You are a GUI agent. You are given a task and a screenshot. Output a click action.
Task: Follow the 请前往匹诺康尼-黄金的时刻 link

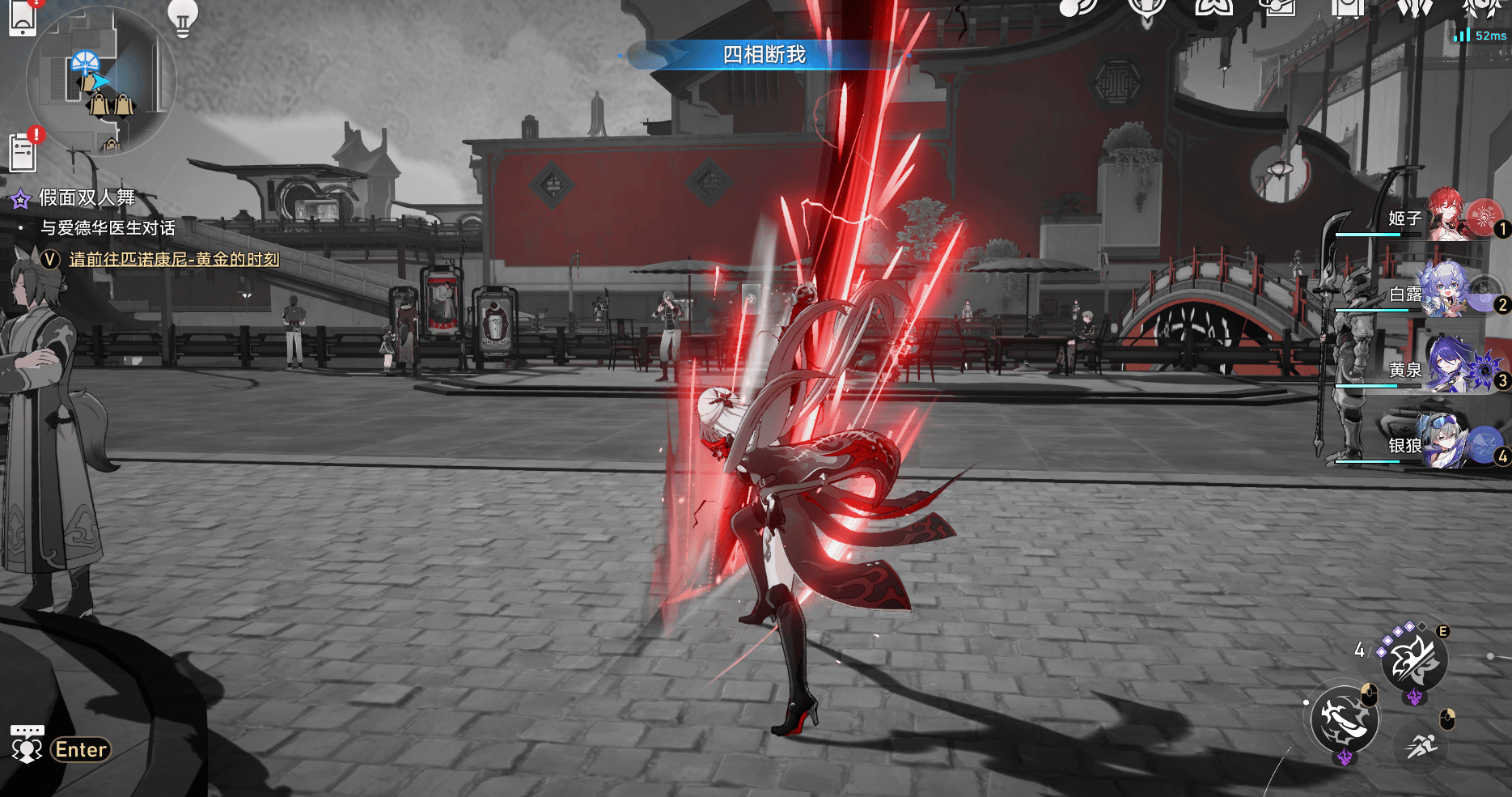[x=174, y=259]
